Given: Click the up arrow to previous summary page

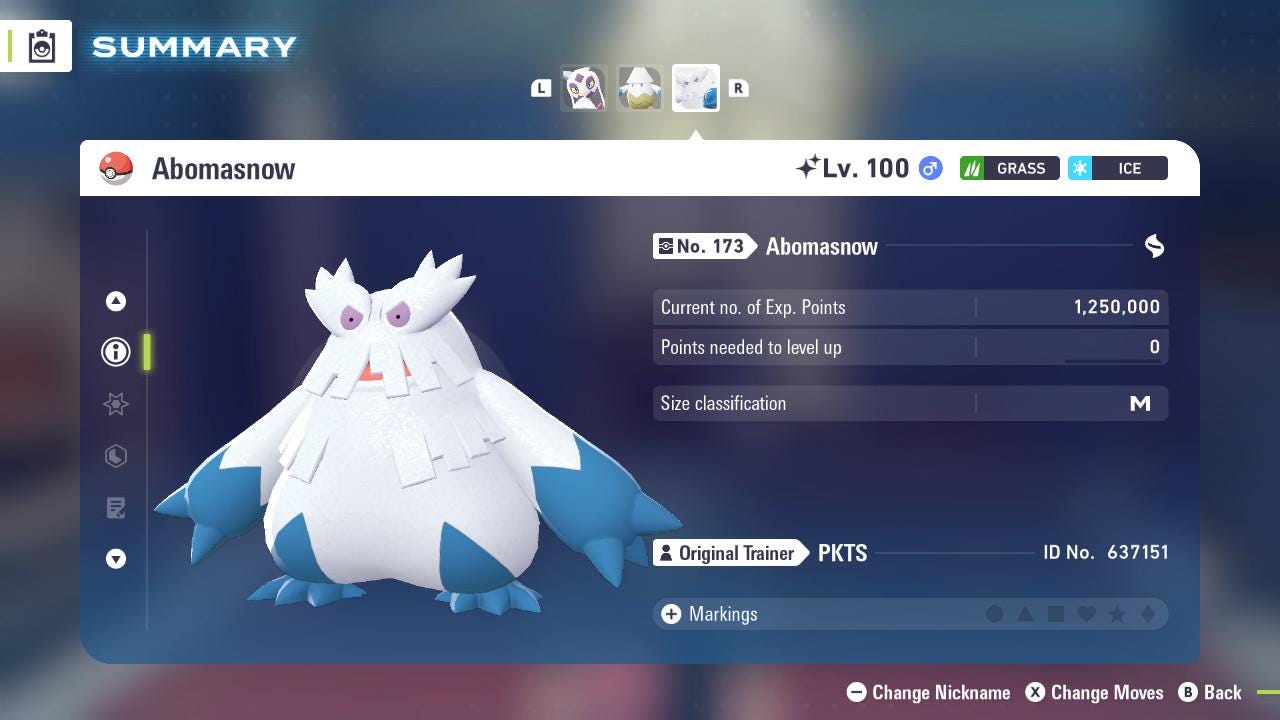Looking at the screenshot, I should 116,300.
